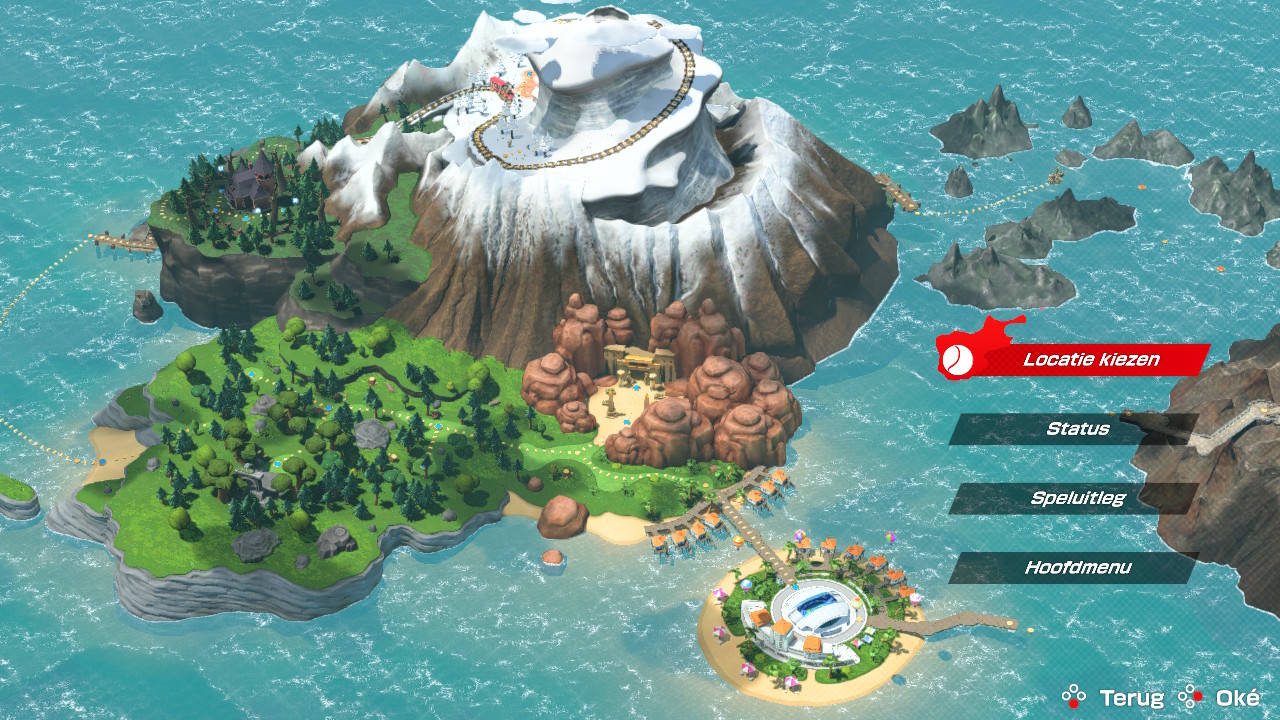Return to the Hoofdmenu
Screen dimensions: 1280x720
click(1076, 568)
